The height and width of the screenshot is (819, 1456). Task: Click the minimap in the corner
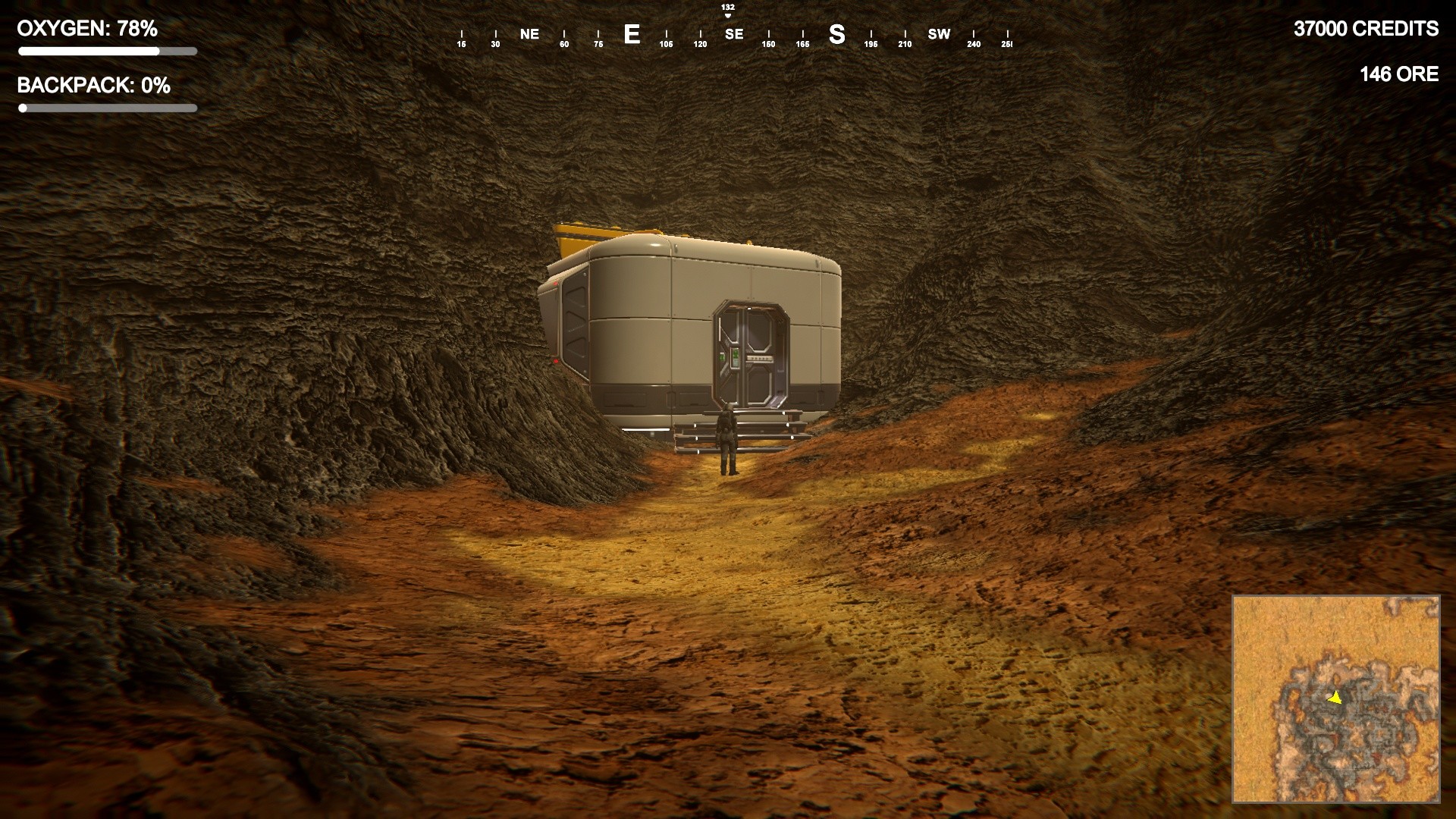[x=1335, y=698]
